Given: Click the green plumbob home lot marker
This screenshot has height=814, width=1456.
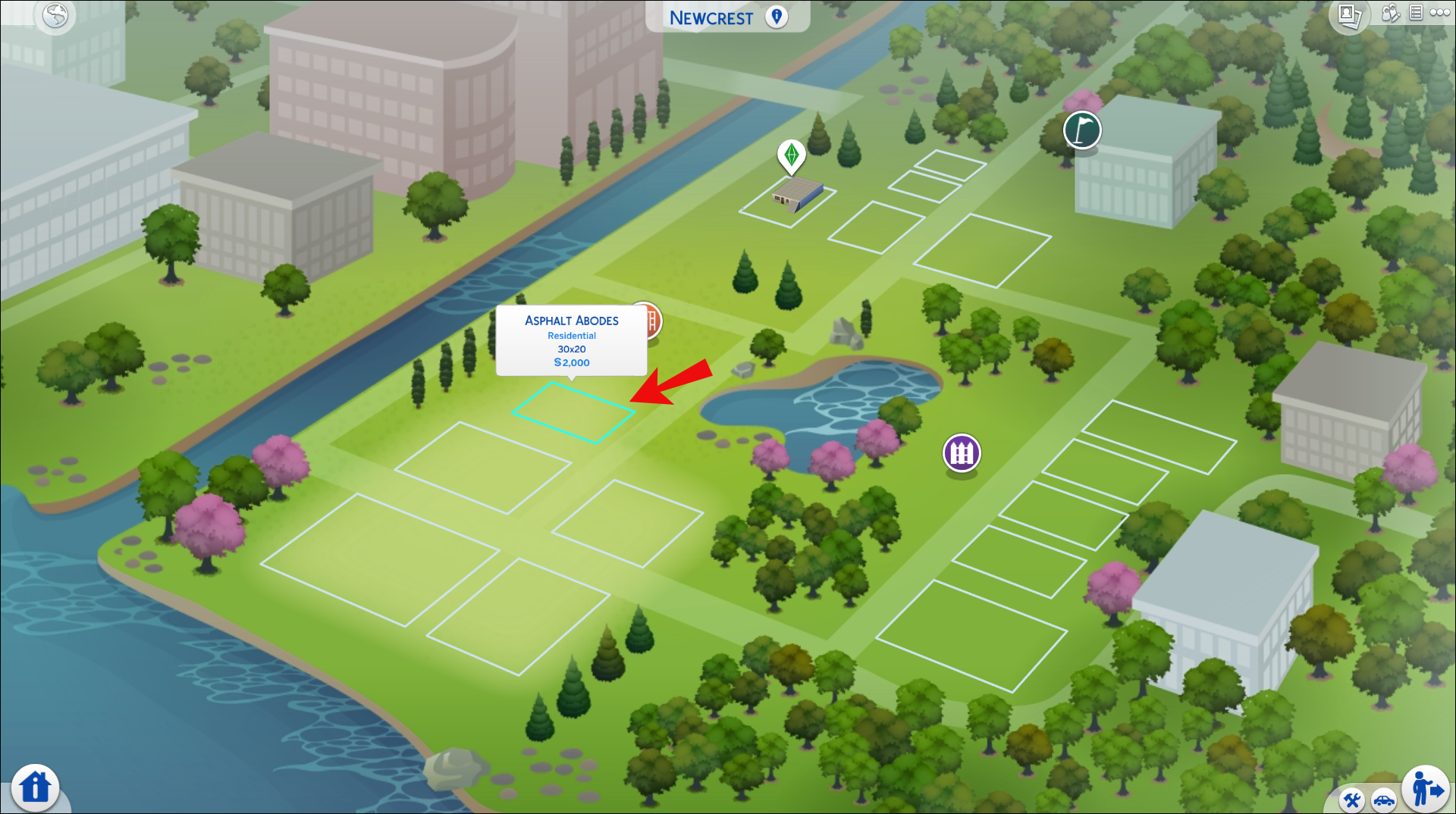Looking at the screenshot, I should pos(791,155).
